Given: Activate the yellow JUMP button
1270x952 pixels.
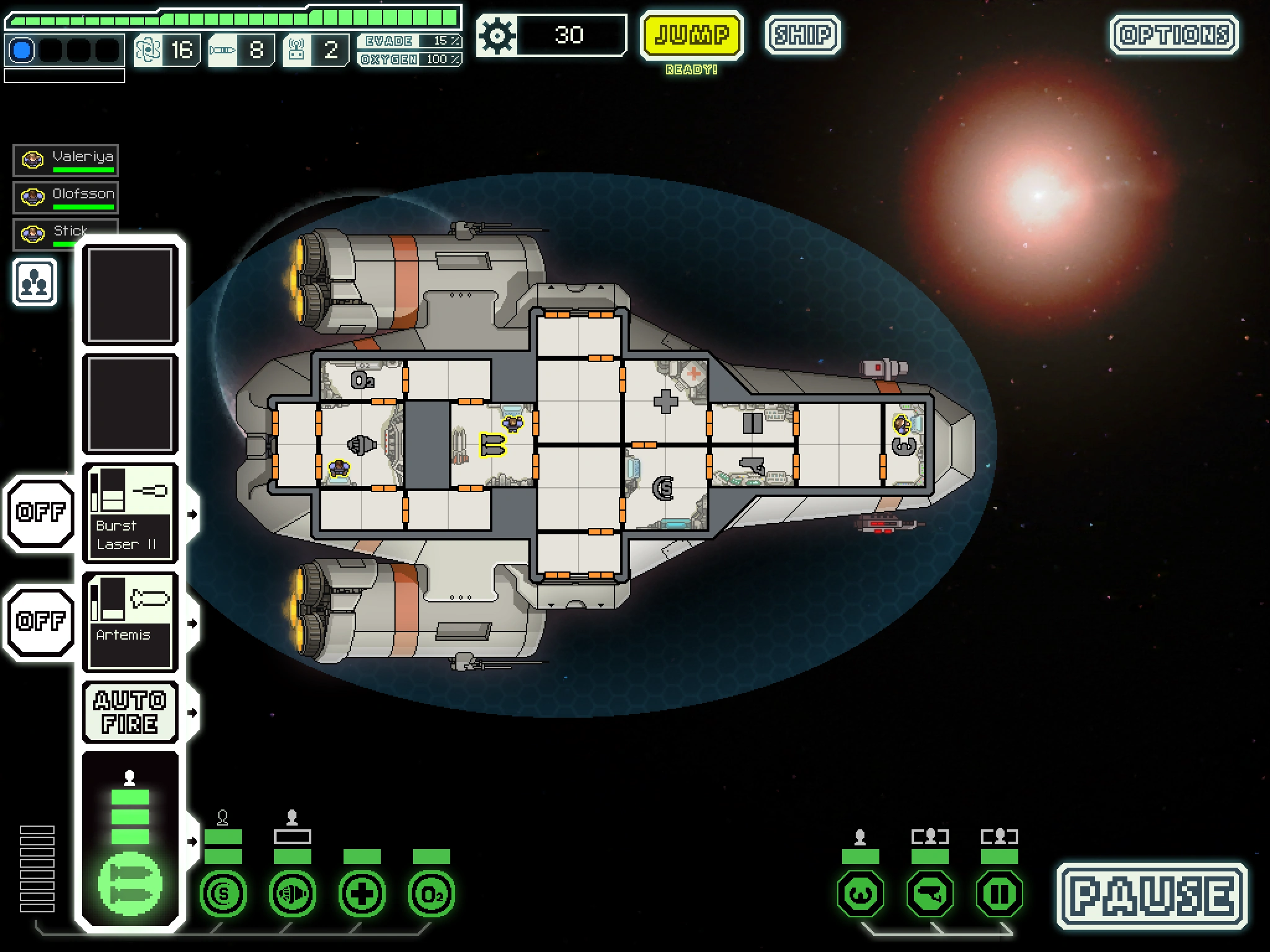Looking at the screenshot, I should click(691, 35).
